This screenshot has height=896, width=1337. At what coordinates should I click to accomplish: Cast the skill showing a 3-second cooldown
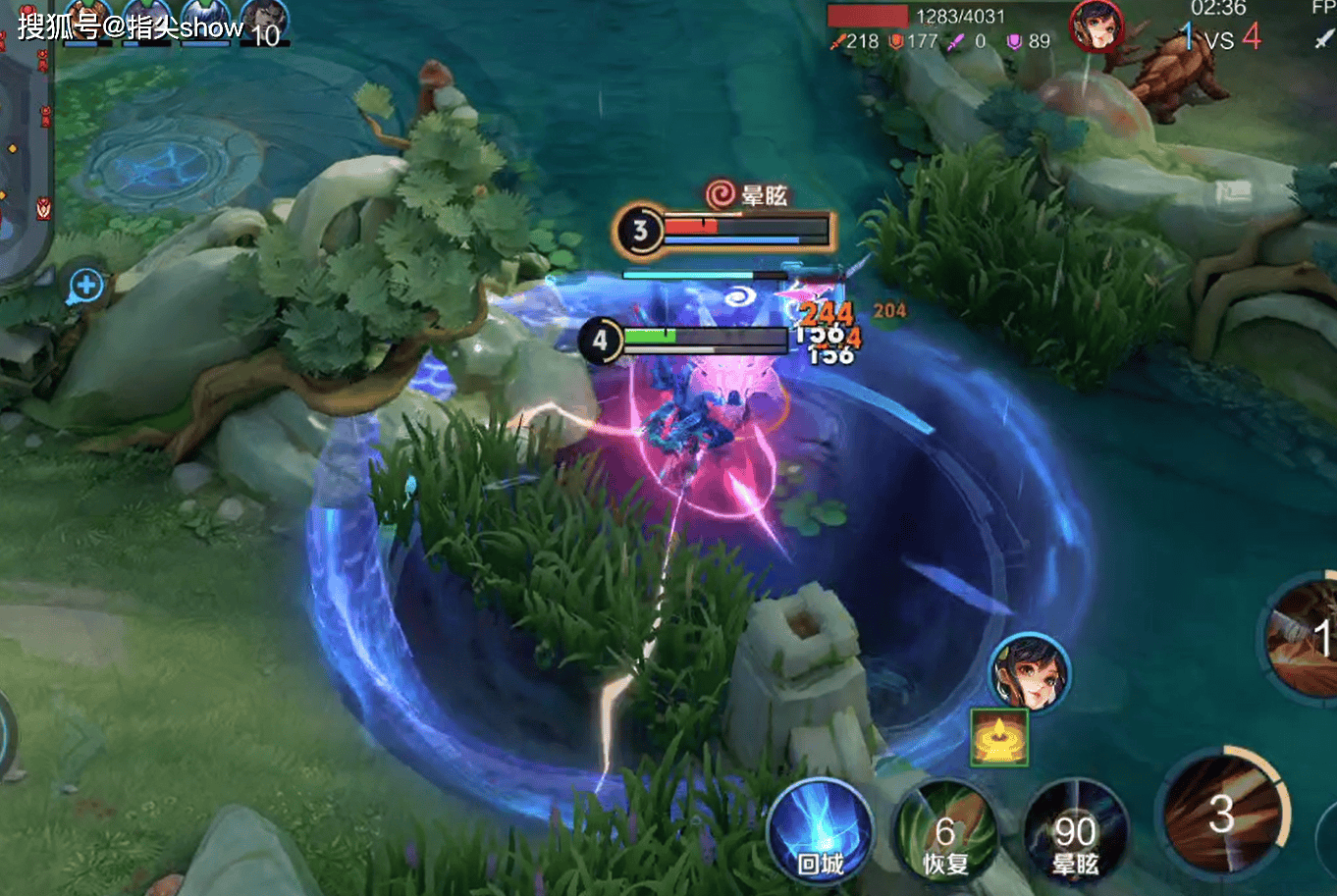pyautogui.click(x=1222, y=815)
